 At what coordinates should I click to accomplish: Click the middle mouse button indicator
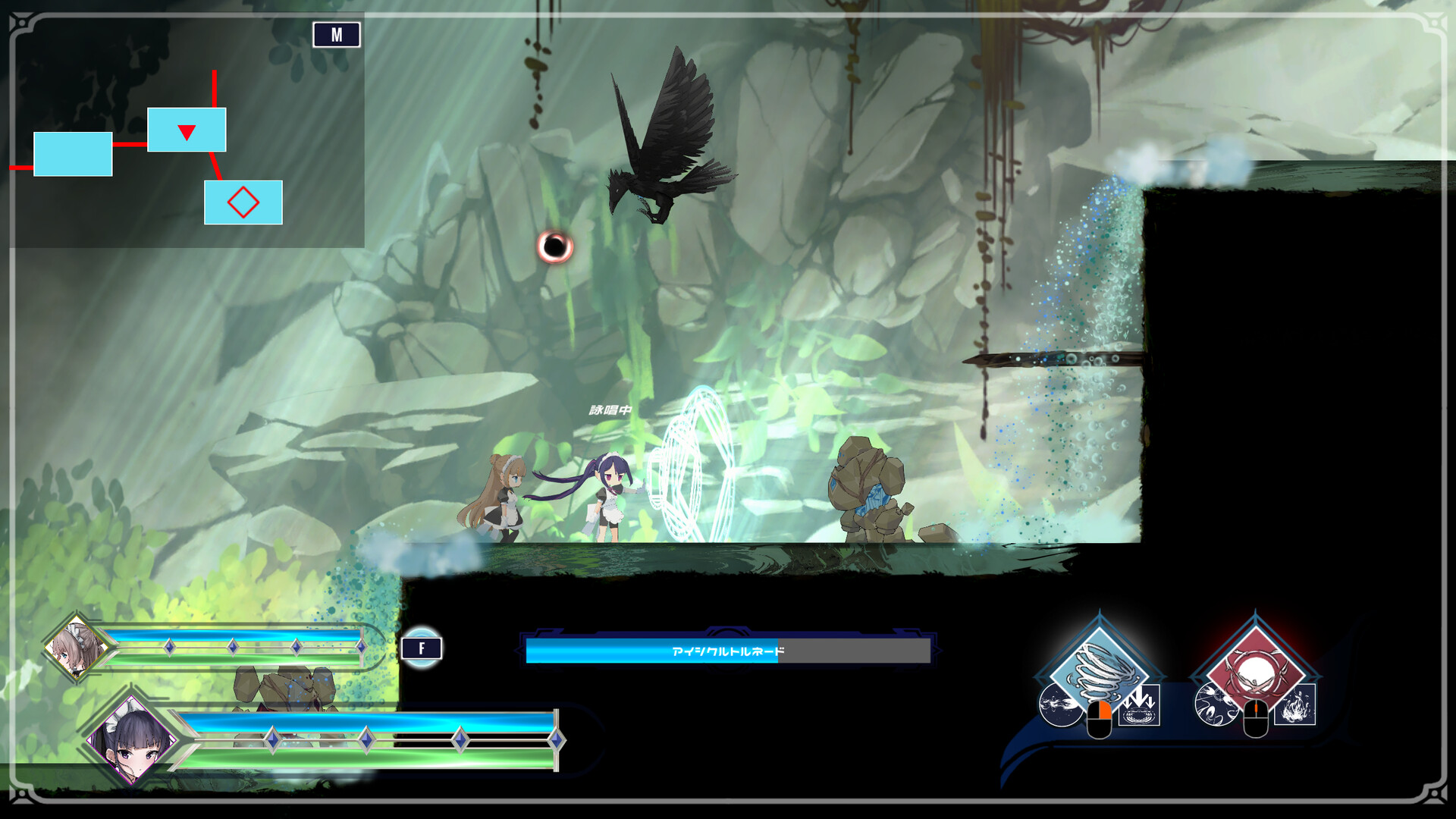1255,718
